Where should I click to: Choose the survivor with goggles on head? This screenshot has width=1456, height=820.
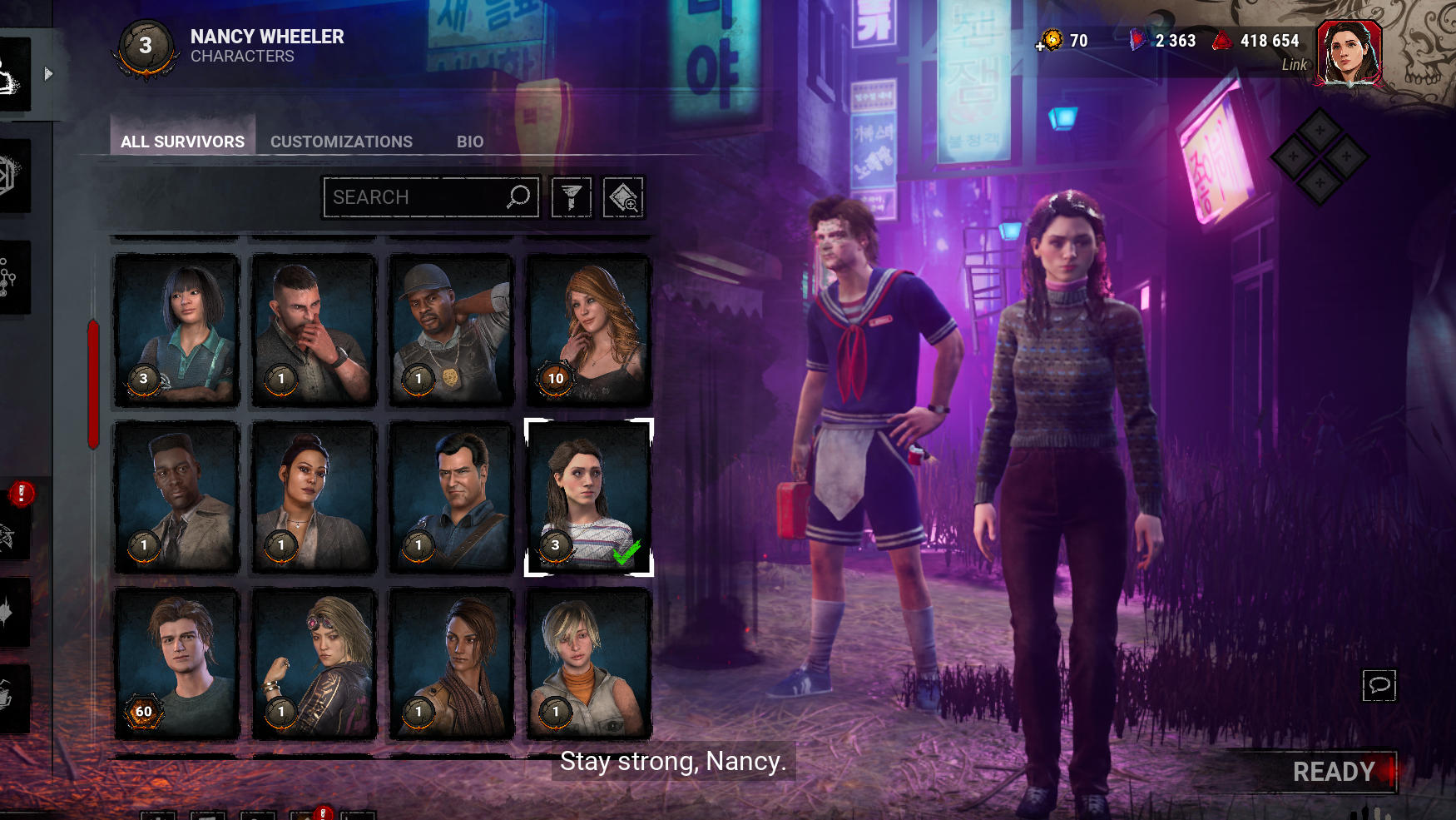click(x=314, y=663)
